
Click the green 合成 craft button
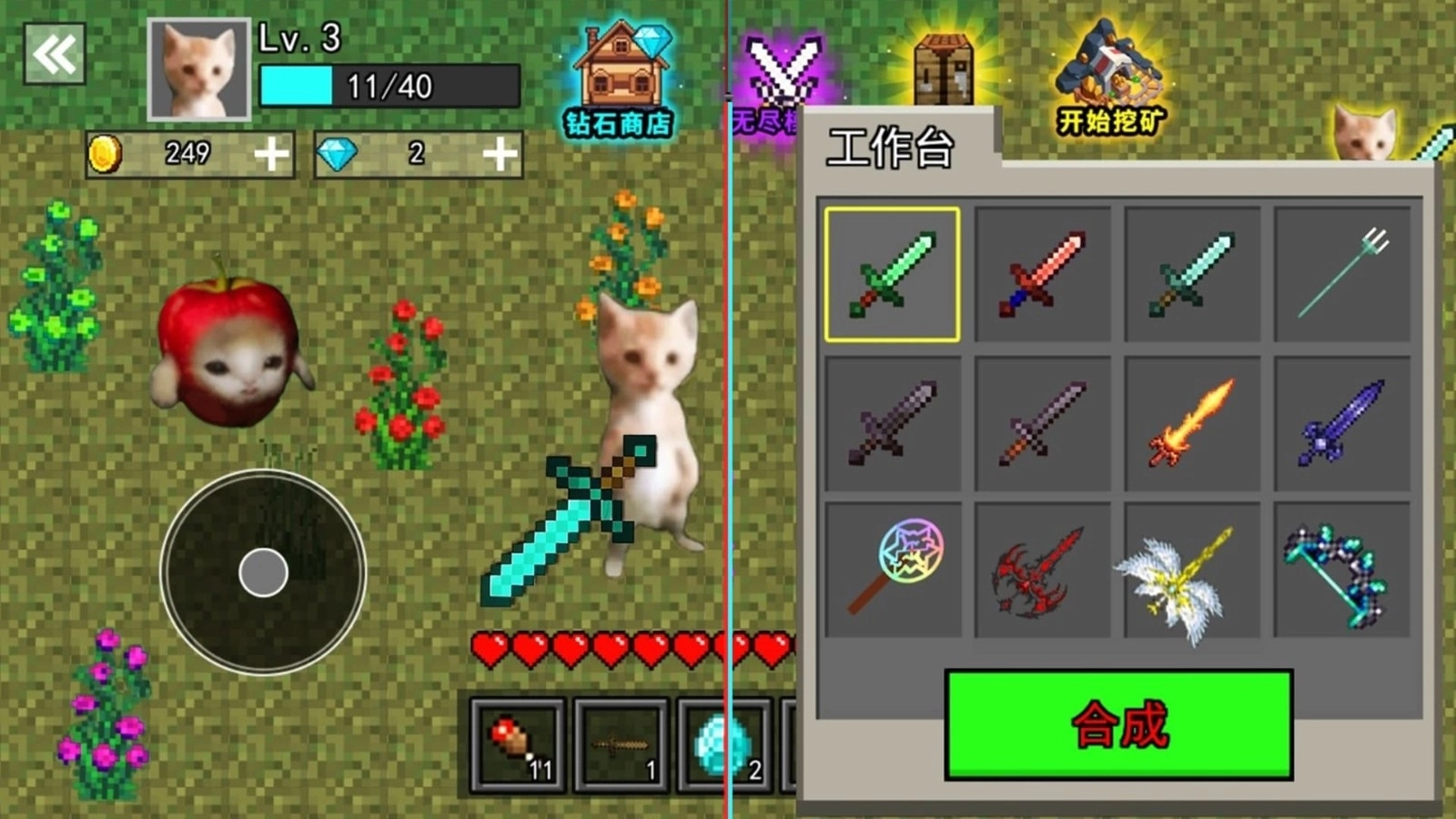click(1118, 725)
